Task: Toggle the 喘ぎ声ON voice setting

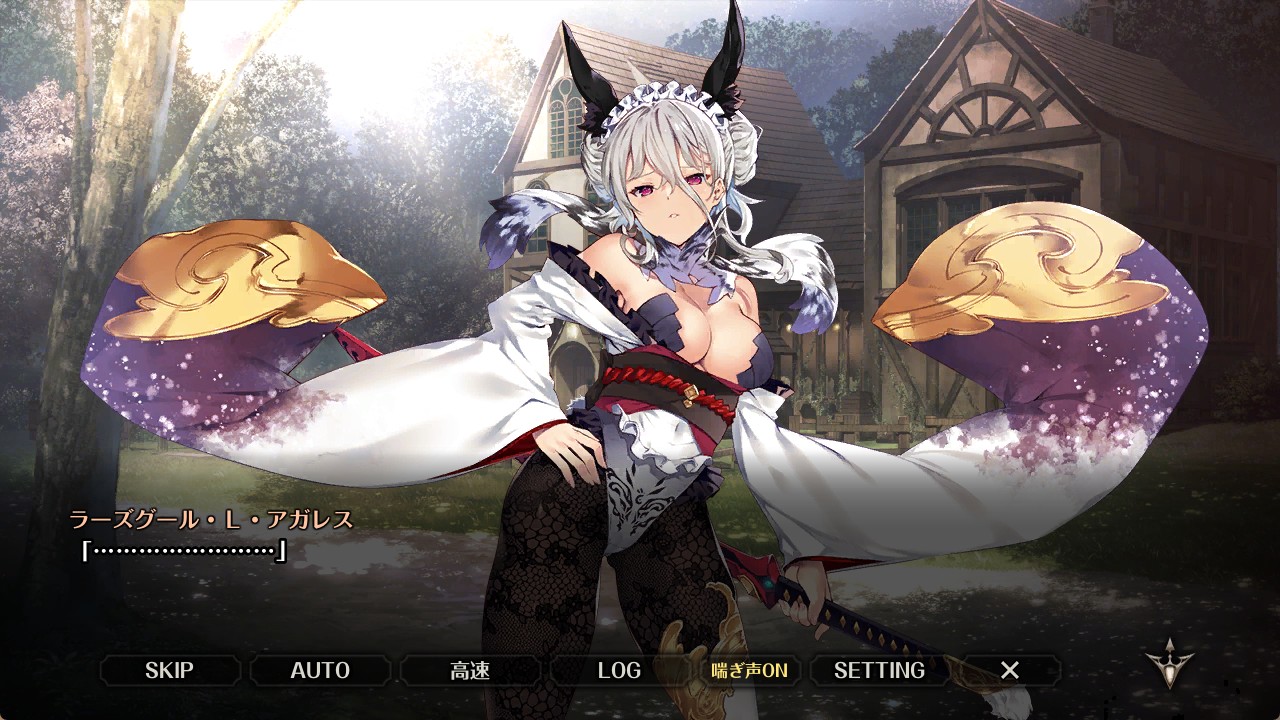Action: (749, 670)
